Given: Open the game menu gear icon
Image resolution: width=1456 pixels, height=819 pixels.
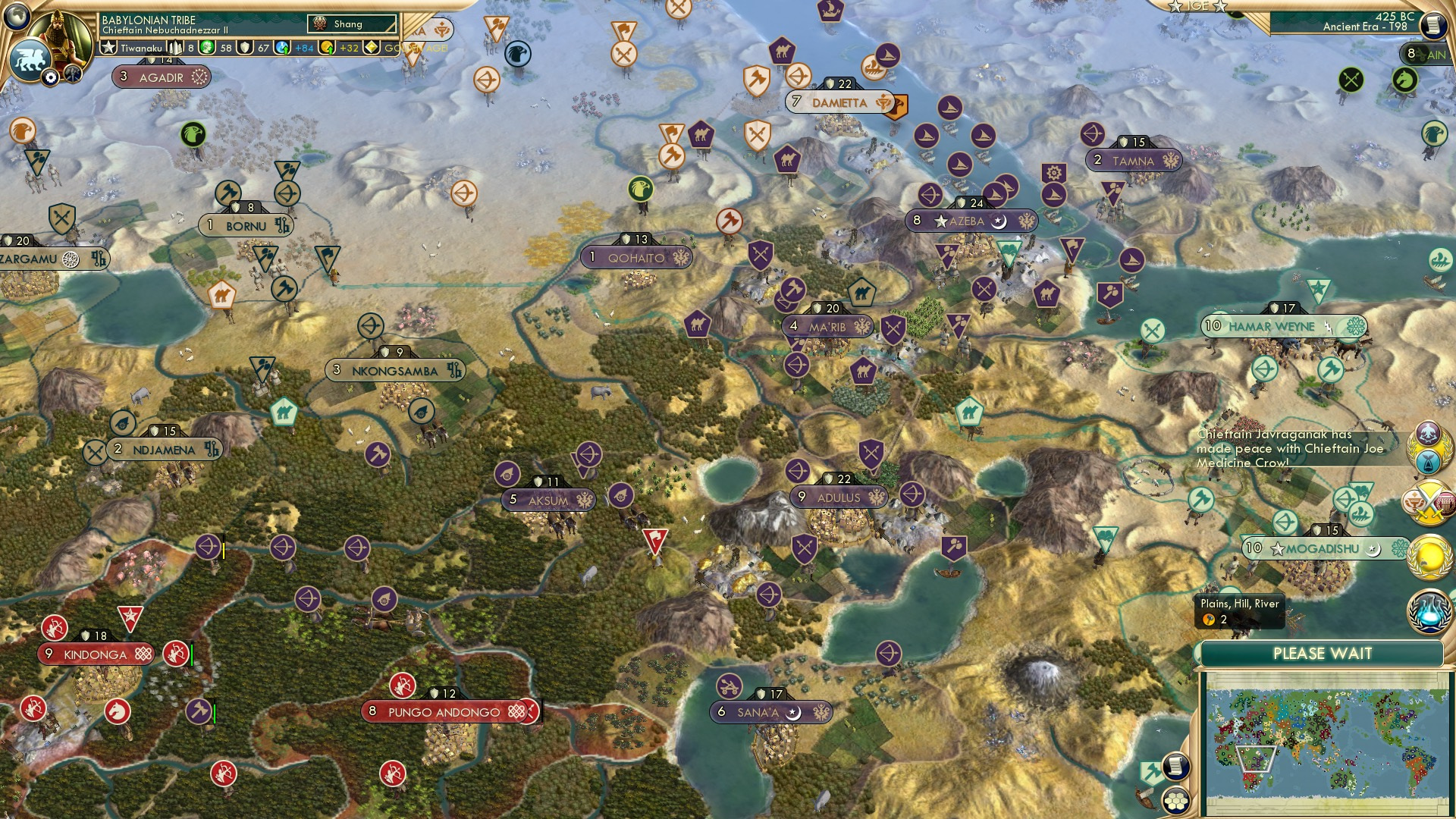Looking at the screenshot, I should tap(51, 77).
